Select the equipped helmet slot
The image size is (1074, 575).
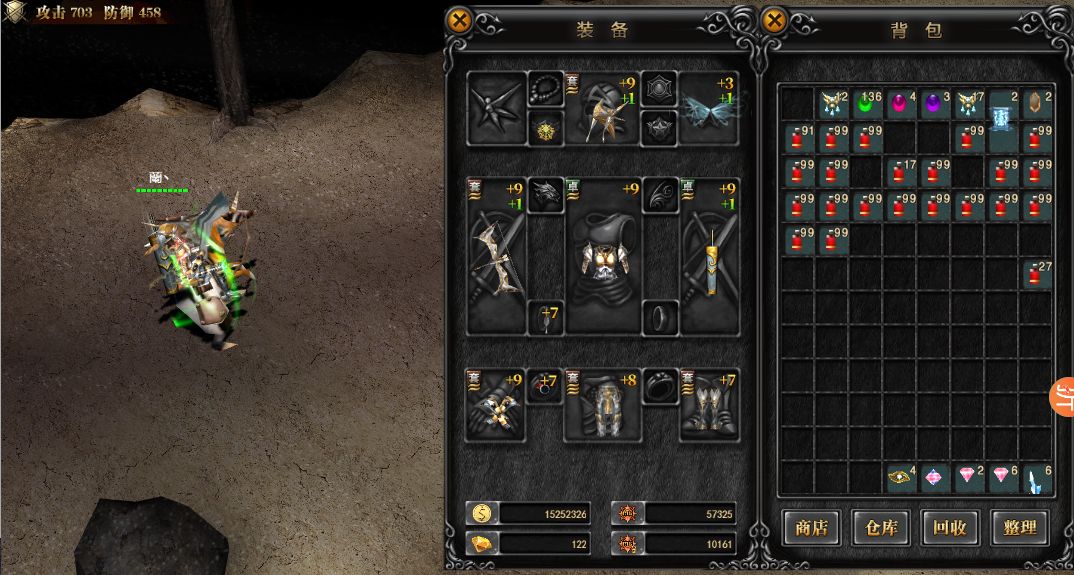(603, 108)
